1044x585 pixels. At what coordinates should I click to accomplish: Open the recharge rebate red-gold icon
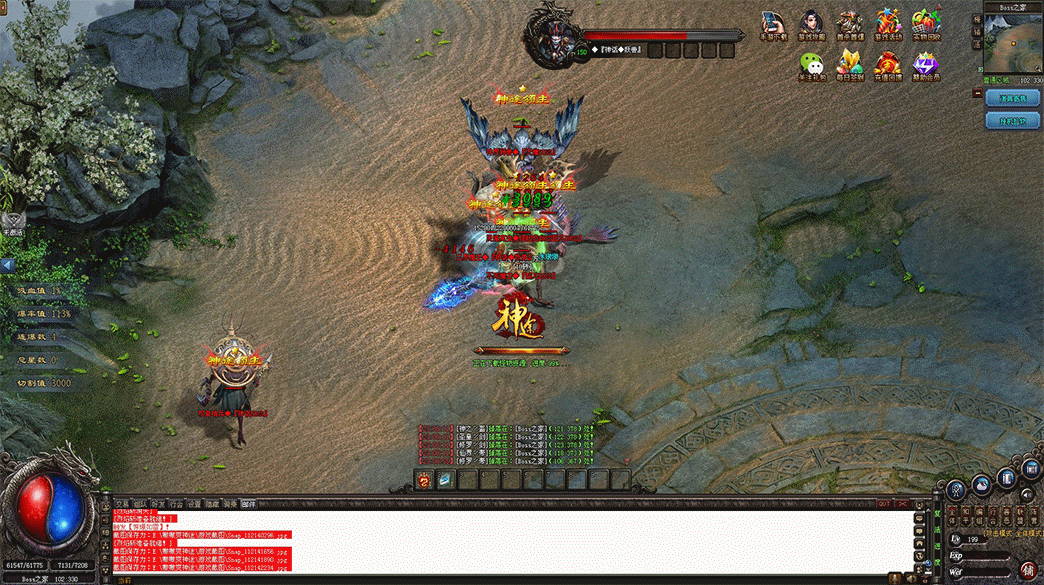coord(889,65)
